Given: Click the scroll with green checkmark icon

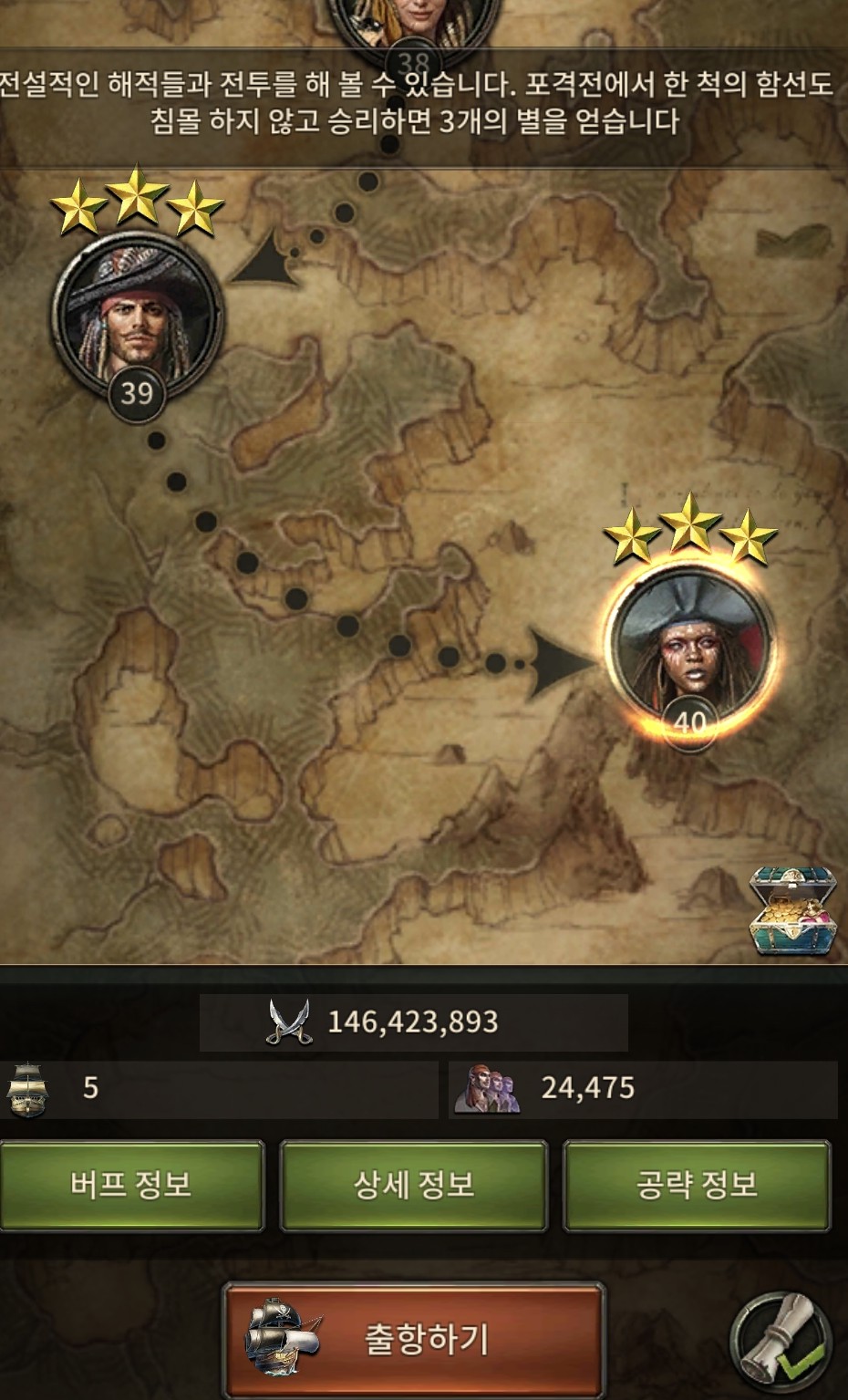Looking at the screenshot, I should pyautogui.click(x=782, y=1339).
